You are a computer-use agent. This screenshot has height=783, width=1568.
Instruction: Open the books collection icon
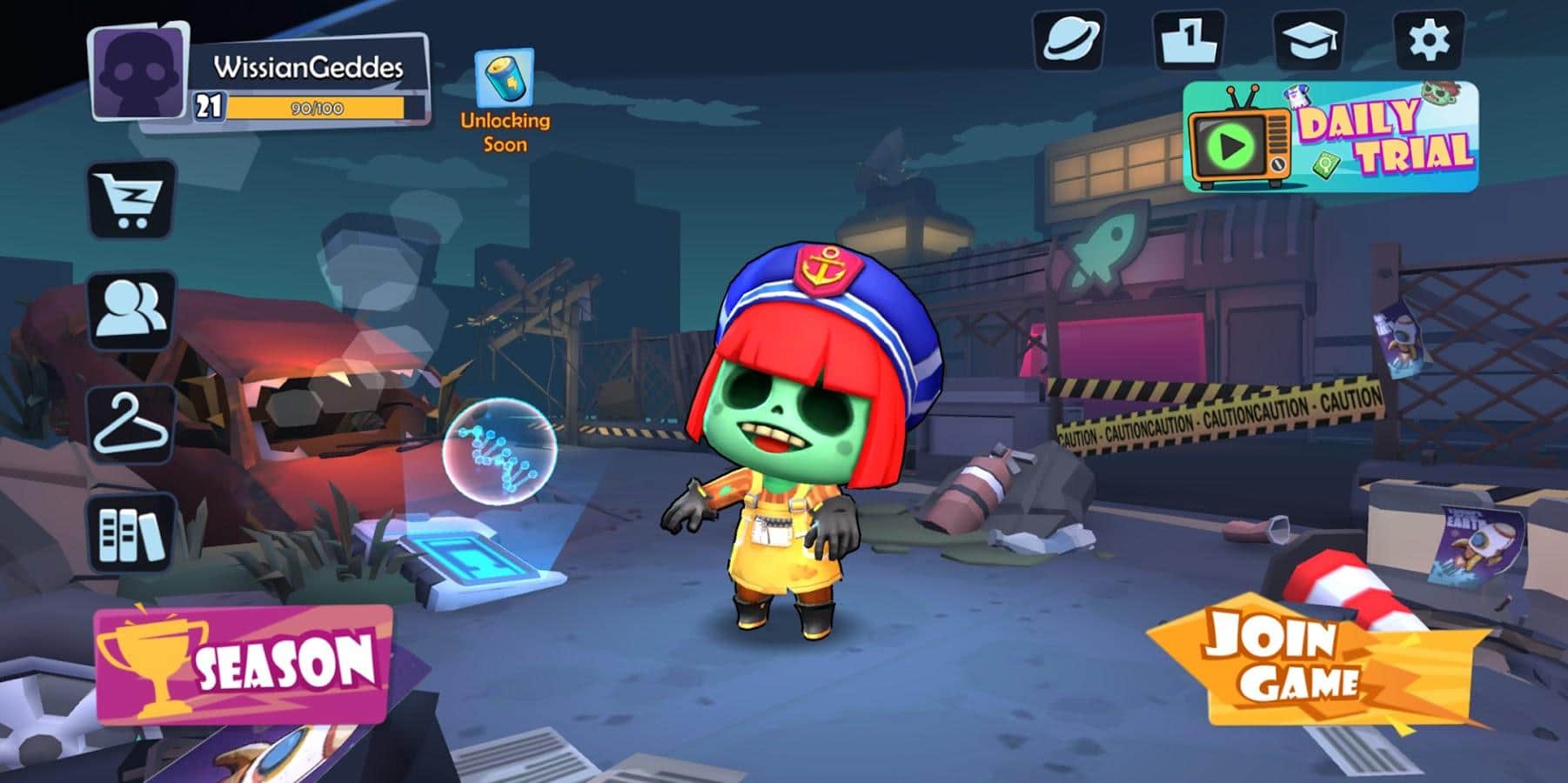132,532
